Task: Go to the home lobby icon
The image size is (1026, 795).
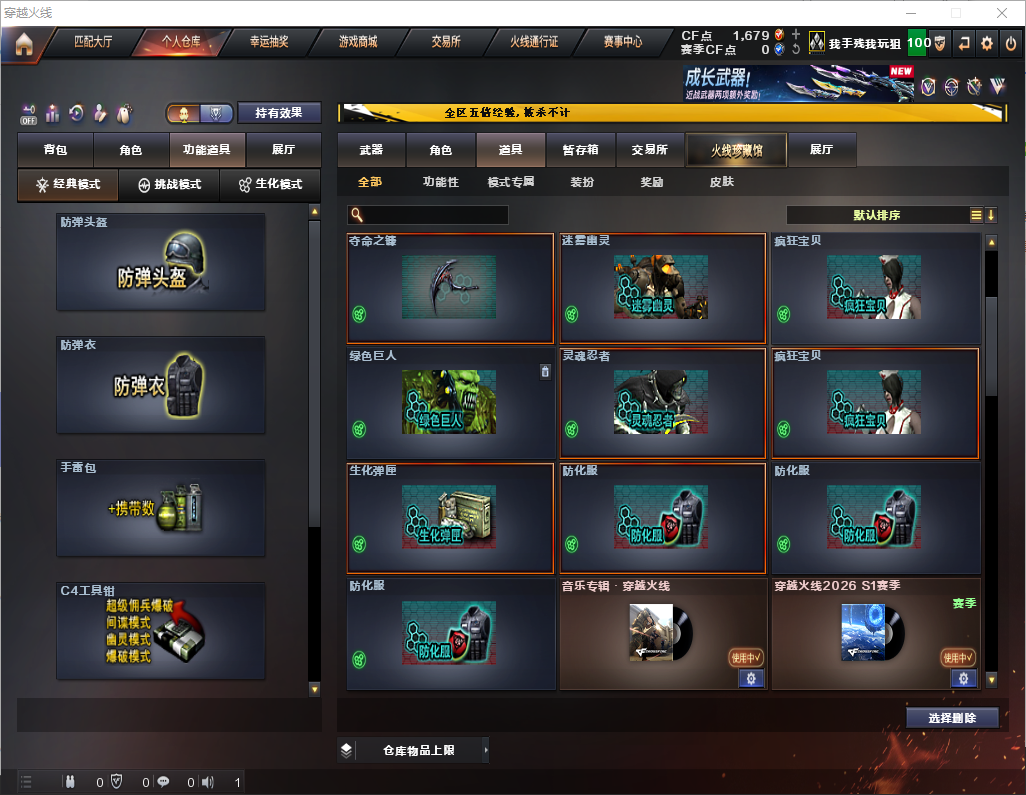Action: [23, 43]
